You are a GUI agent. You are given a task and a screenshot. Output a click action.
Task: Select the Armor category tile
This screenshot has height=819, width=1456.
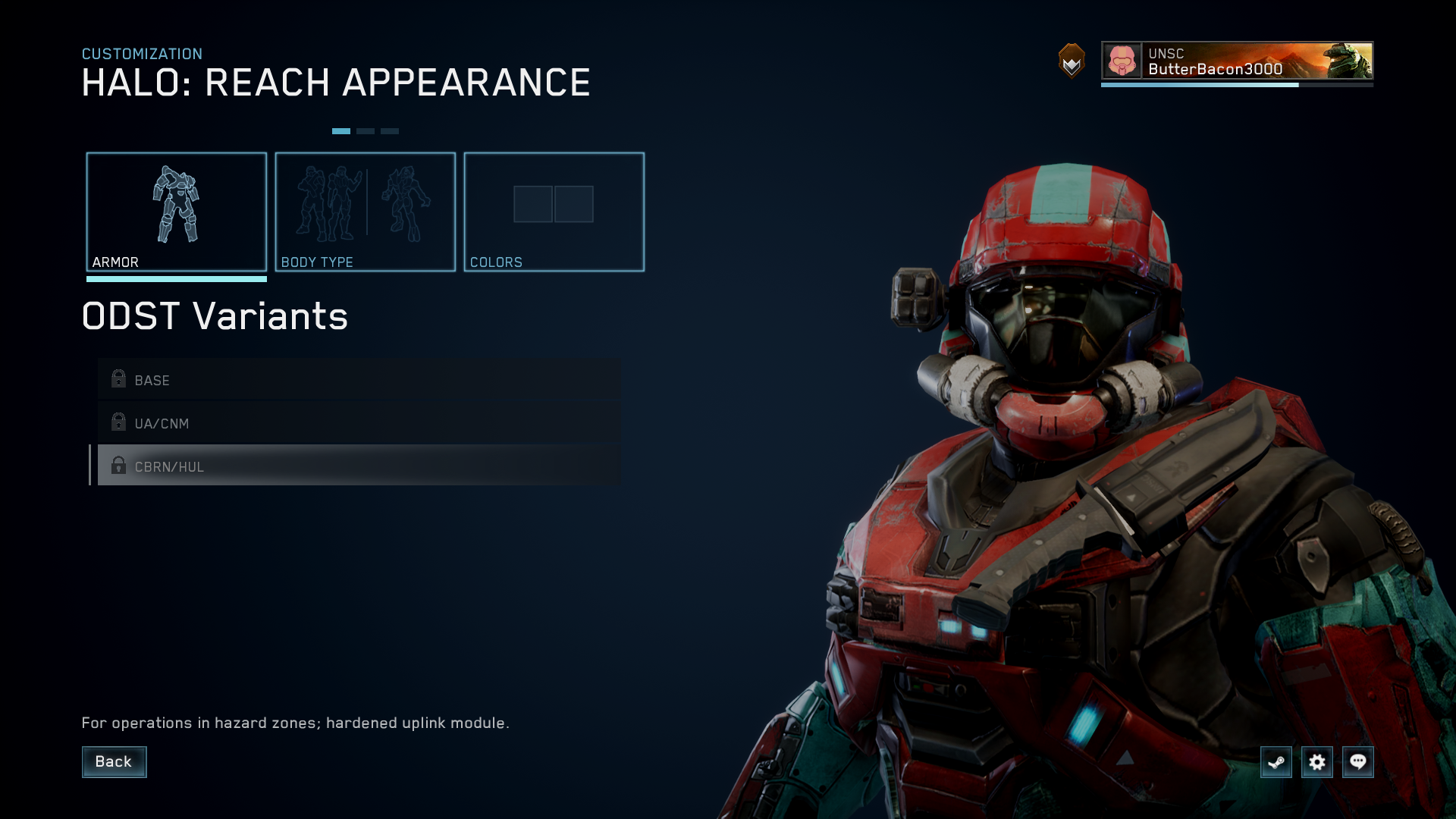pos(176,212)
